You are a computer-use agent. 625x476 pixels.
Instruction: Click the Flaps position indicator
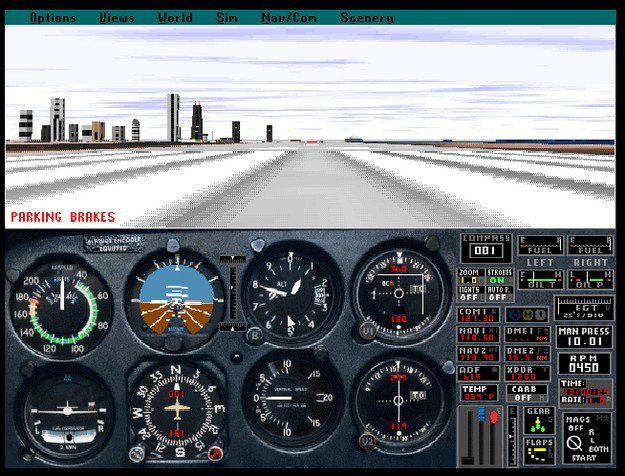click(x=539, y=449)
